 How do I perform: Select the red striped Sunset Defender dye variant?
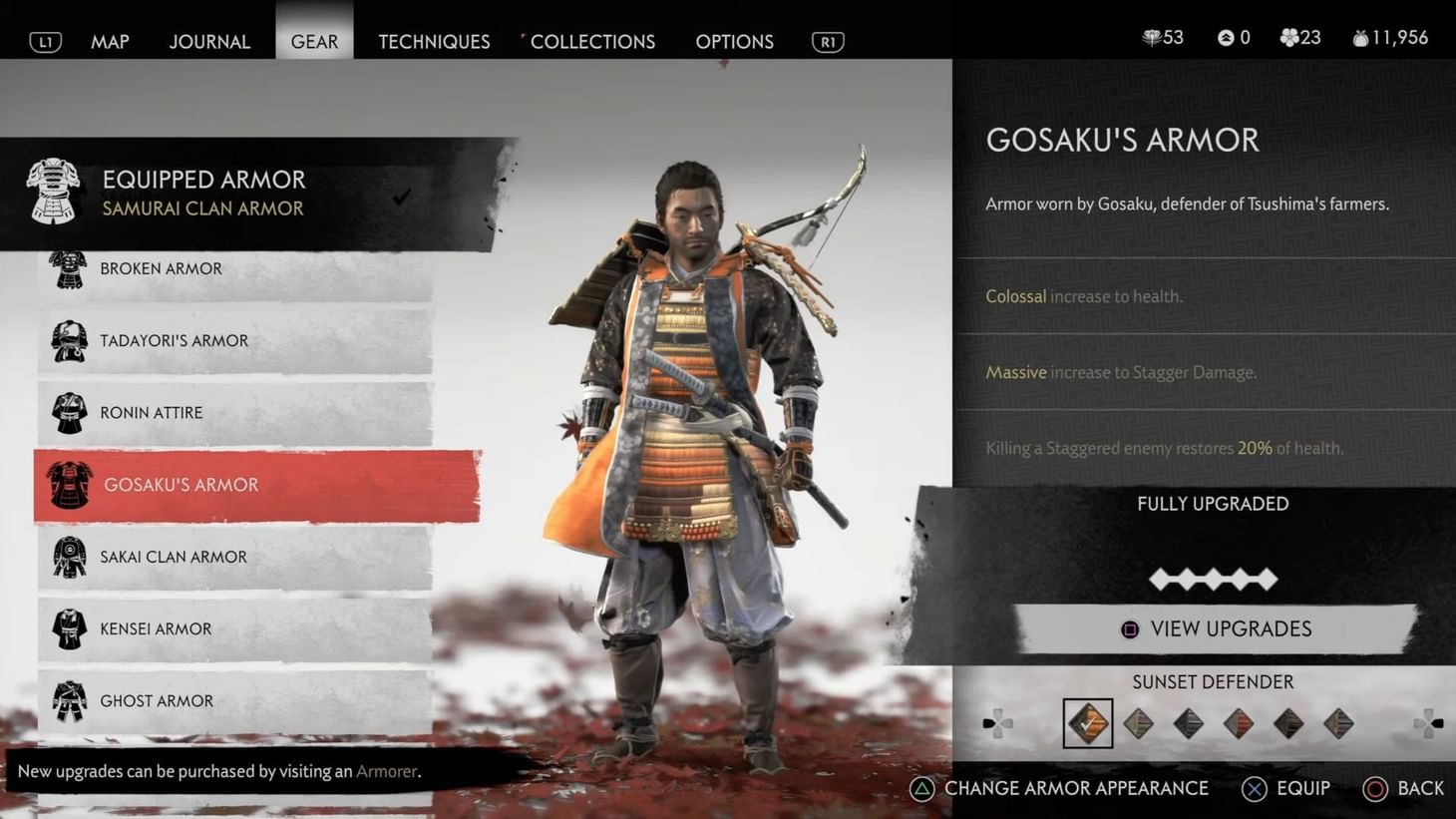(x=1237, y=722)
